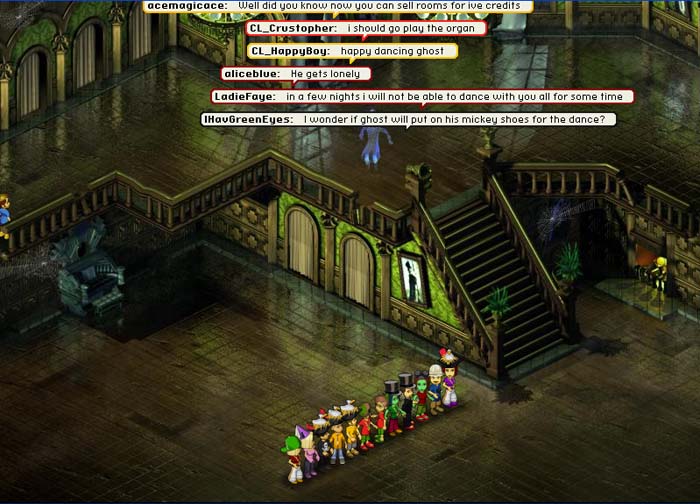Click acemagicace's chat bubble about selling rooms
Image resolution: width=700 pixels, height=504 pixels.
336,6
